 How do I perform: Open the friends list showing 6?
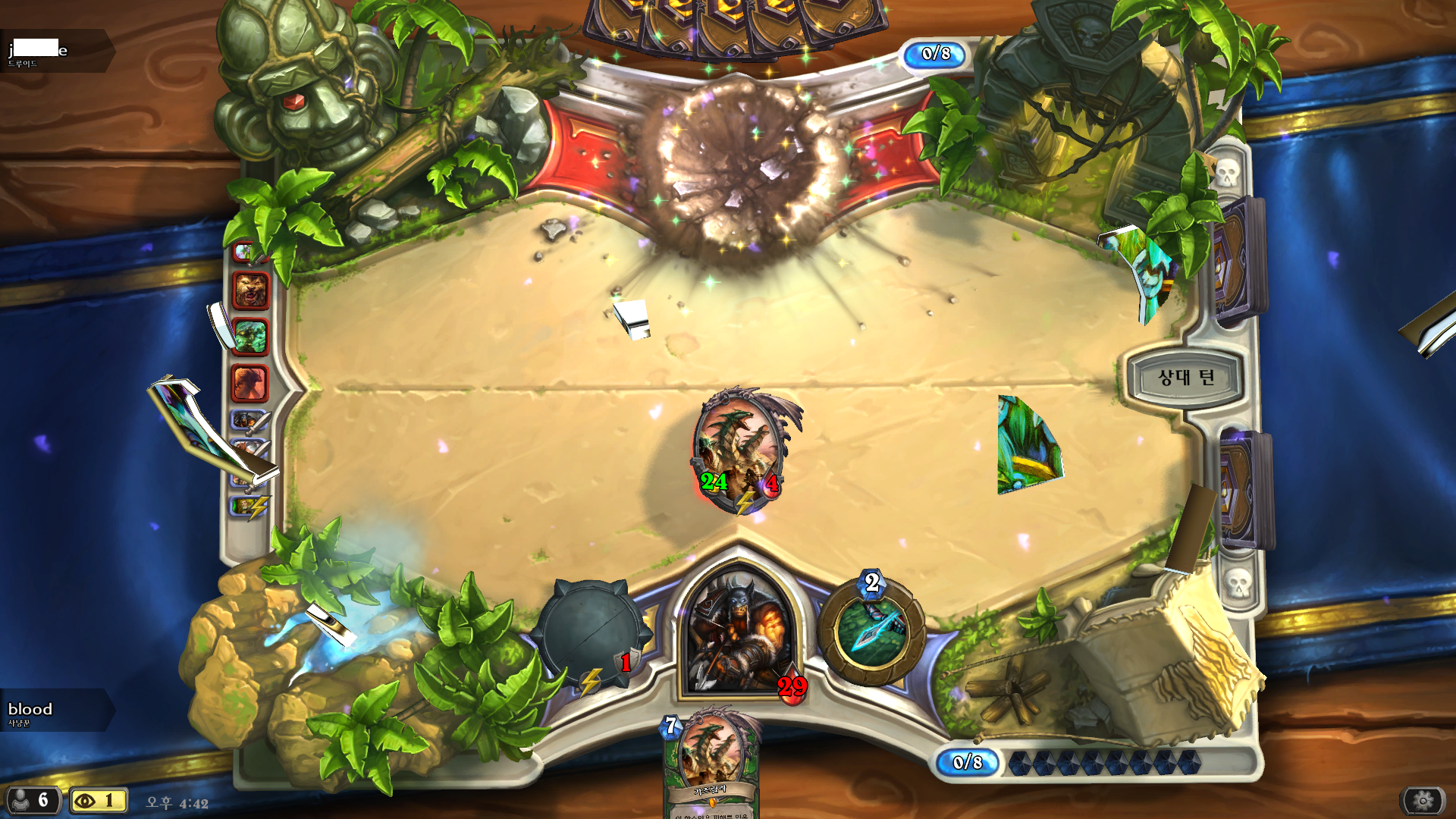pos(32,800)
